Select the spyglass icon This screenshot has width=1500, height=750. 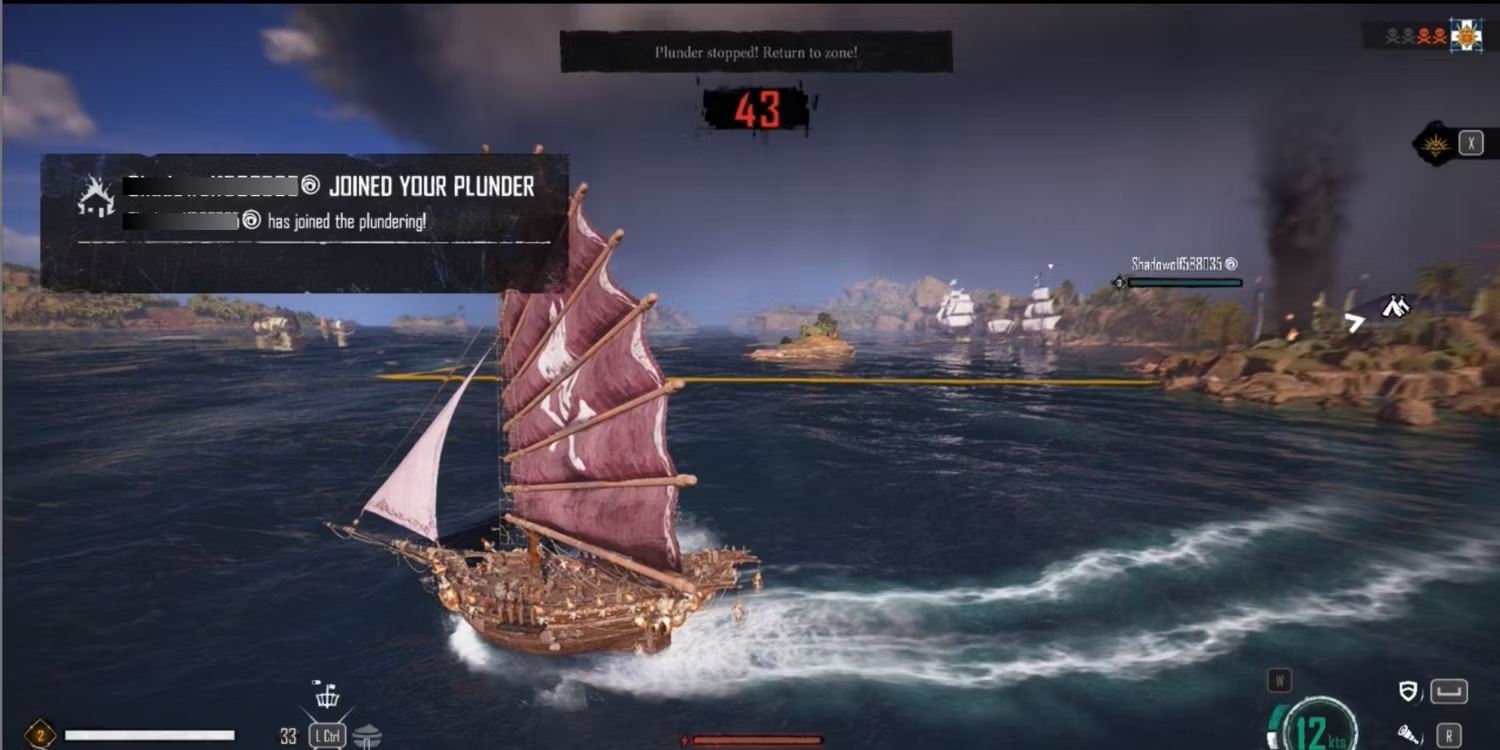pyautogui.click(x=1409, y=734)
